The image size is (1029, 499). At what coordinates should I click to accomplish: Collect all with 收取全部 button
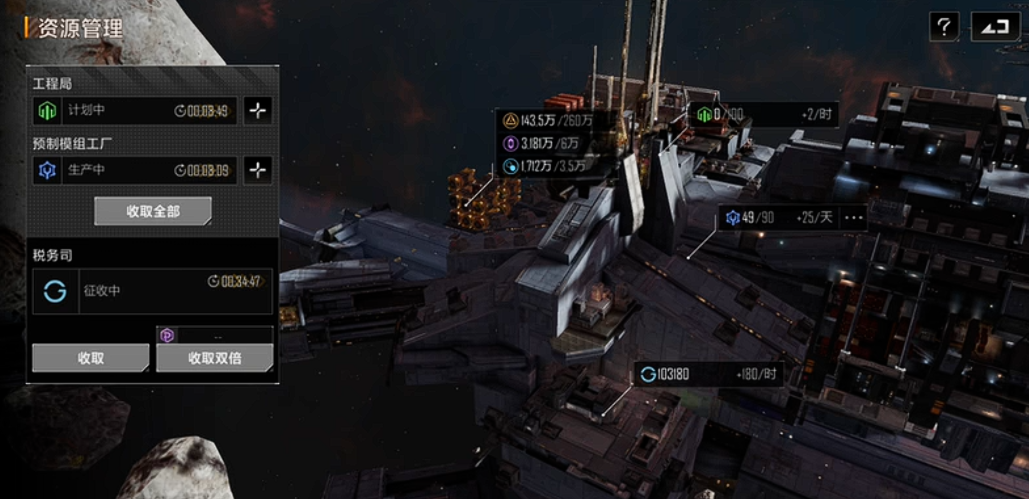[x=152, y=211]
